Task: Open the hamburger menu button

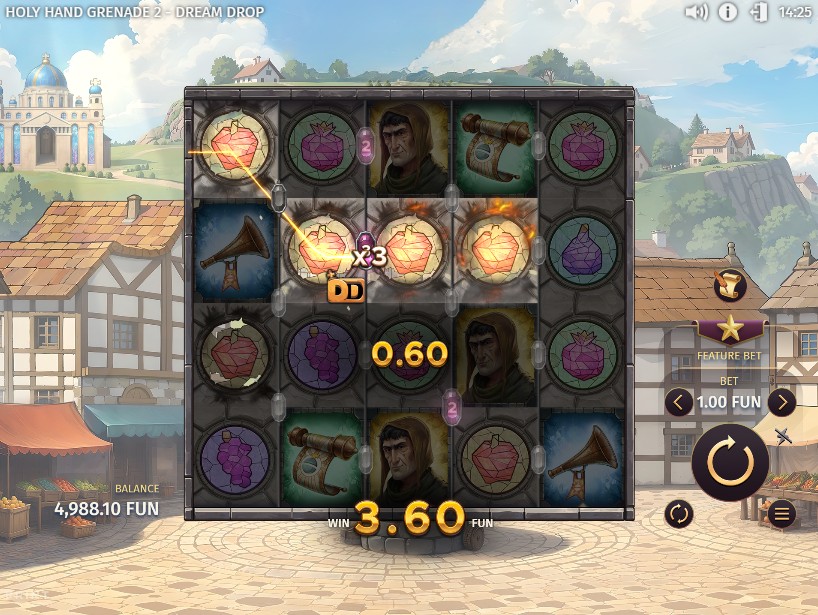Action: (x=781, y=514)
